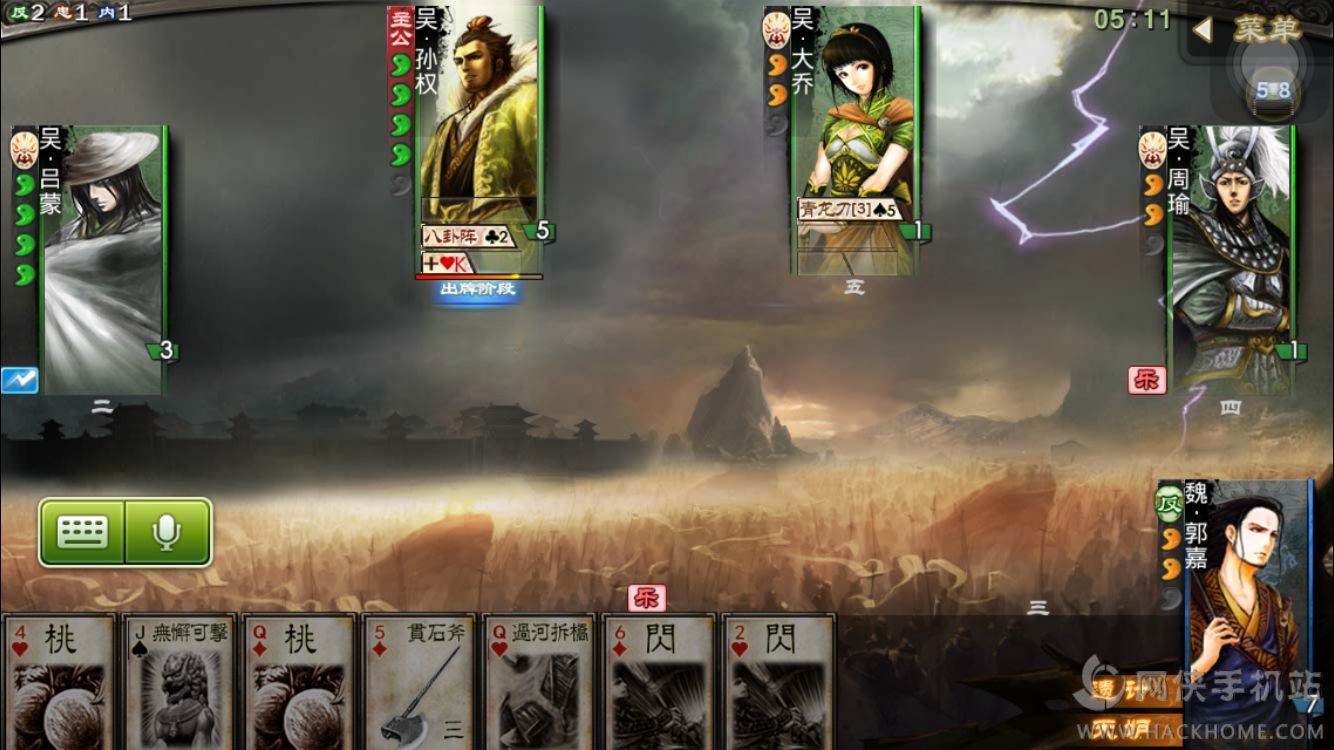Target the 吕蒙 player portrait
This screenshot has height=750, width=1334.
coord(102,260)
